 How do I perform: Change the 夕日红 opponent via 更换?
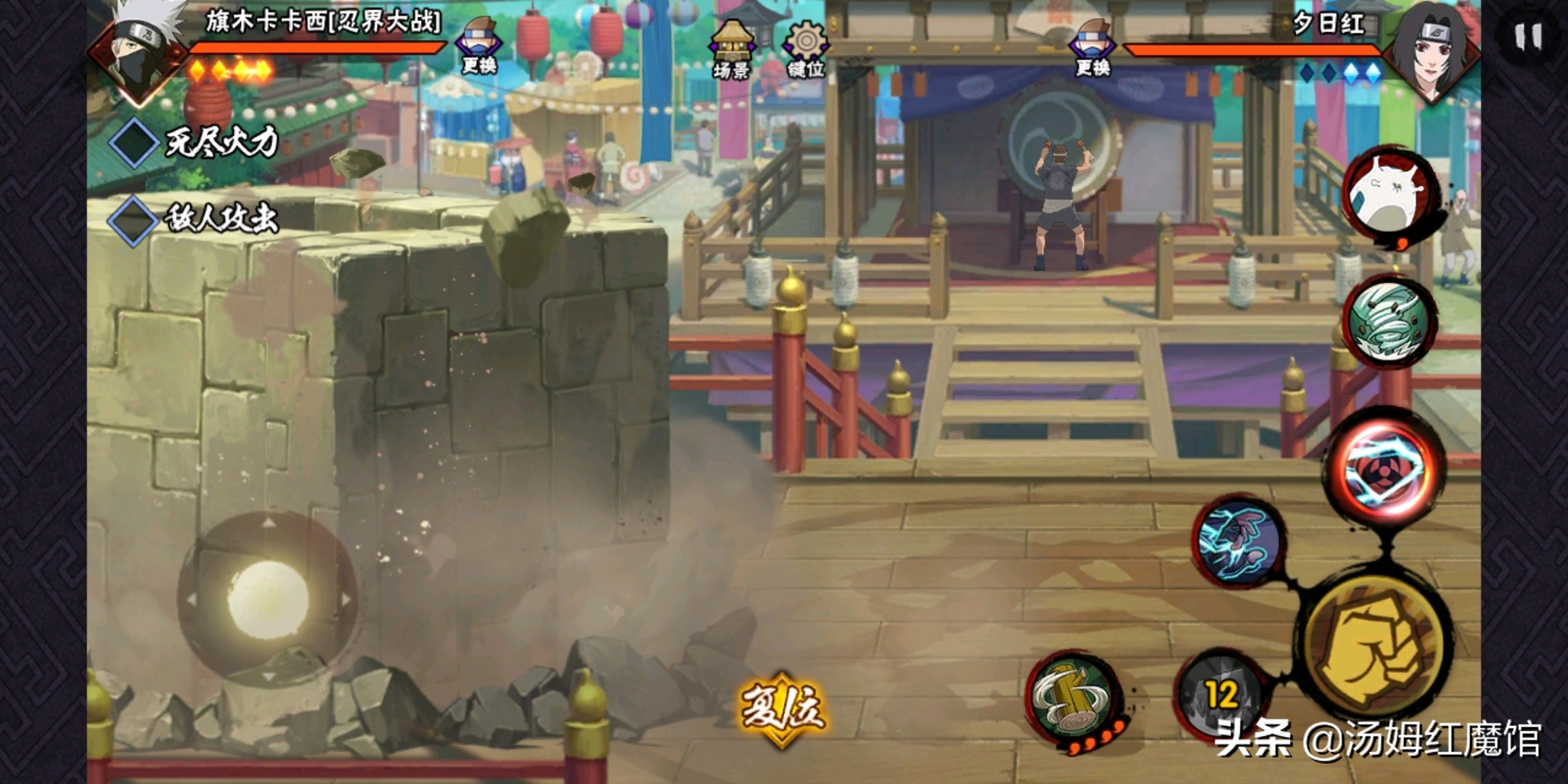[1093, 48]
